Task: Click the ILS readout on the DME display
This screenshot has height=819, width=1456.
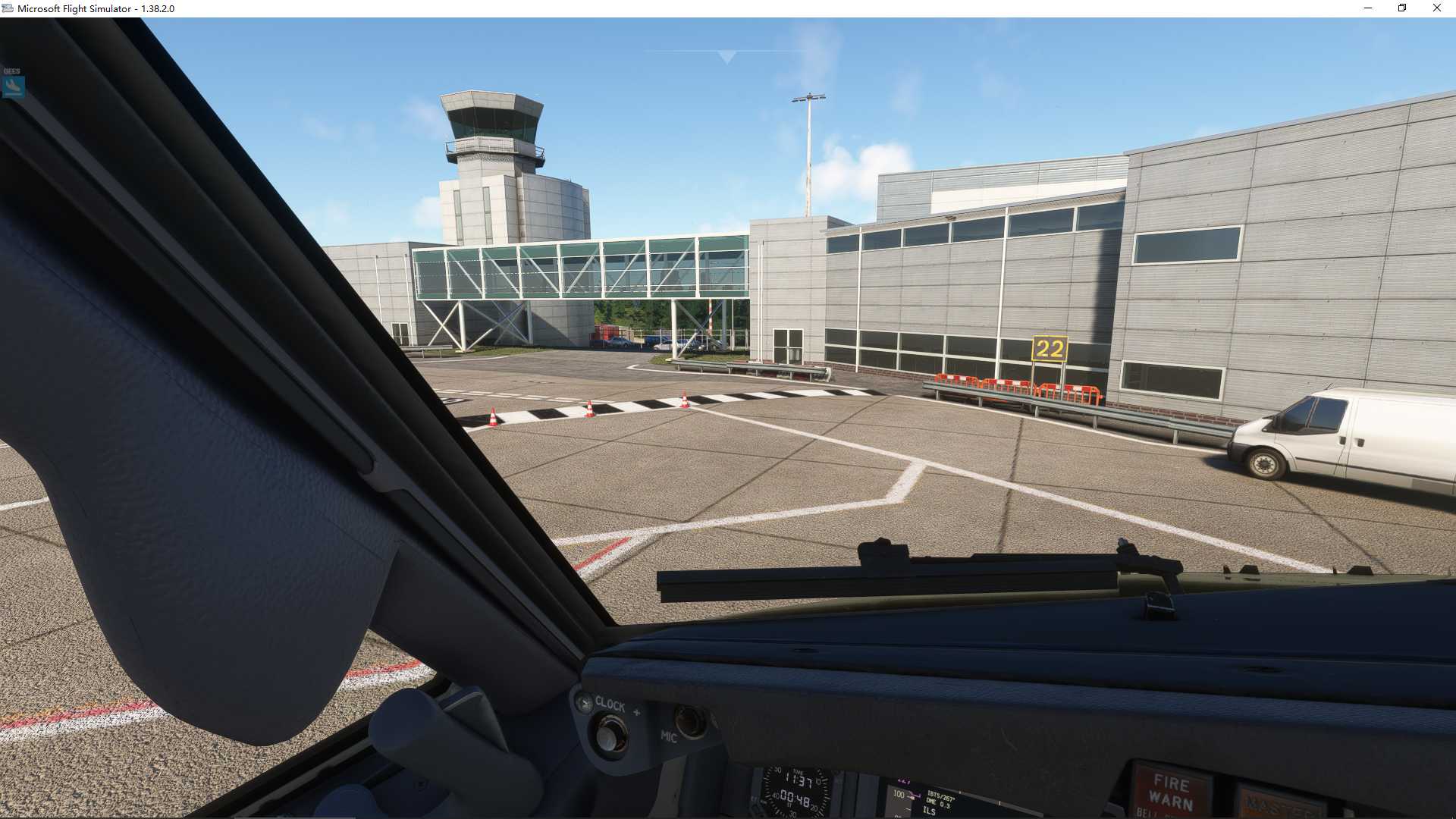Action: coord(931,810)
